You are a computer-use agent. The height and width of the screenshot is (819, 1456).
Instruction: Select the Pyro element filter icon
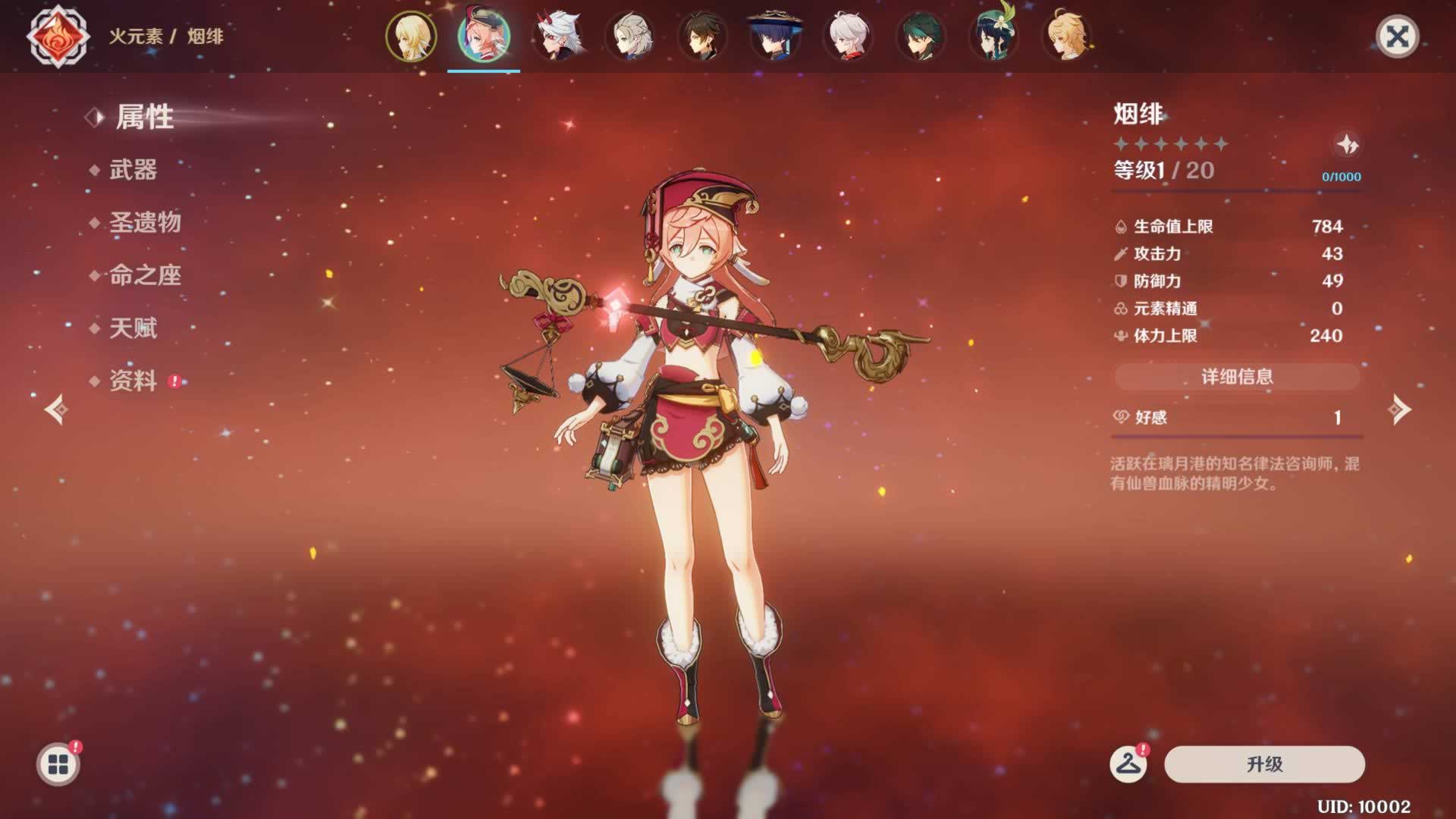click(58, 36)
